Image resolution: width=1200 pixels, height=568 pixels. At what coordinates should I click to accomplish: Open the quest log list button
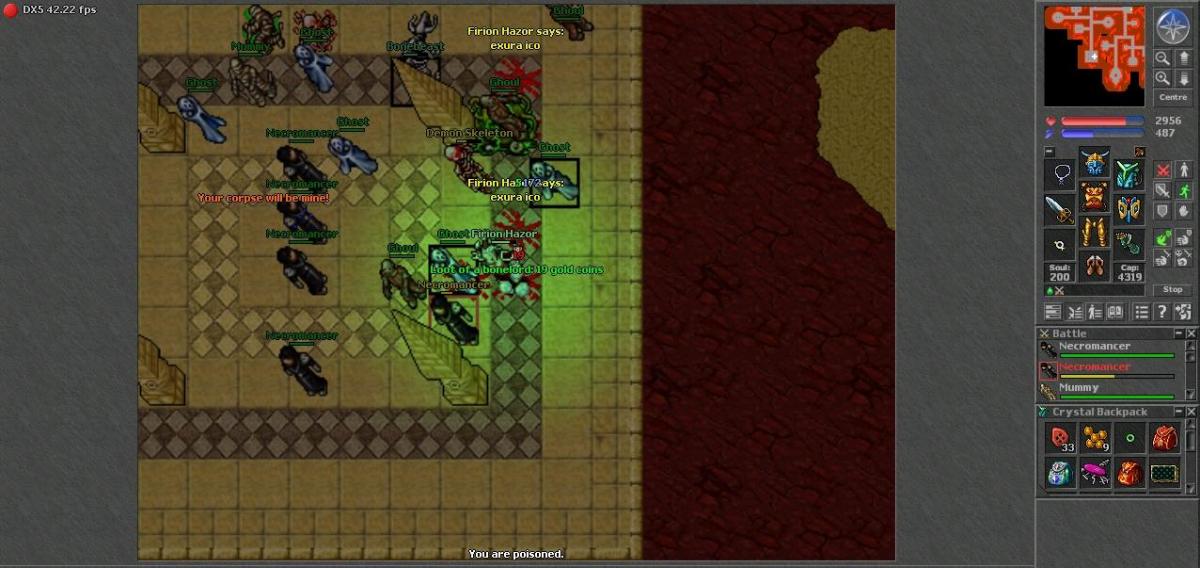[x=1141, y=312]
